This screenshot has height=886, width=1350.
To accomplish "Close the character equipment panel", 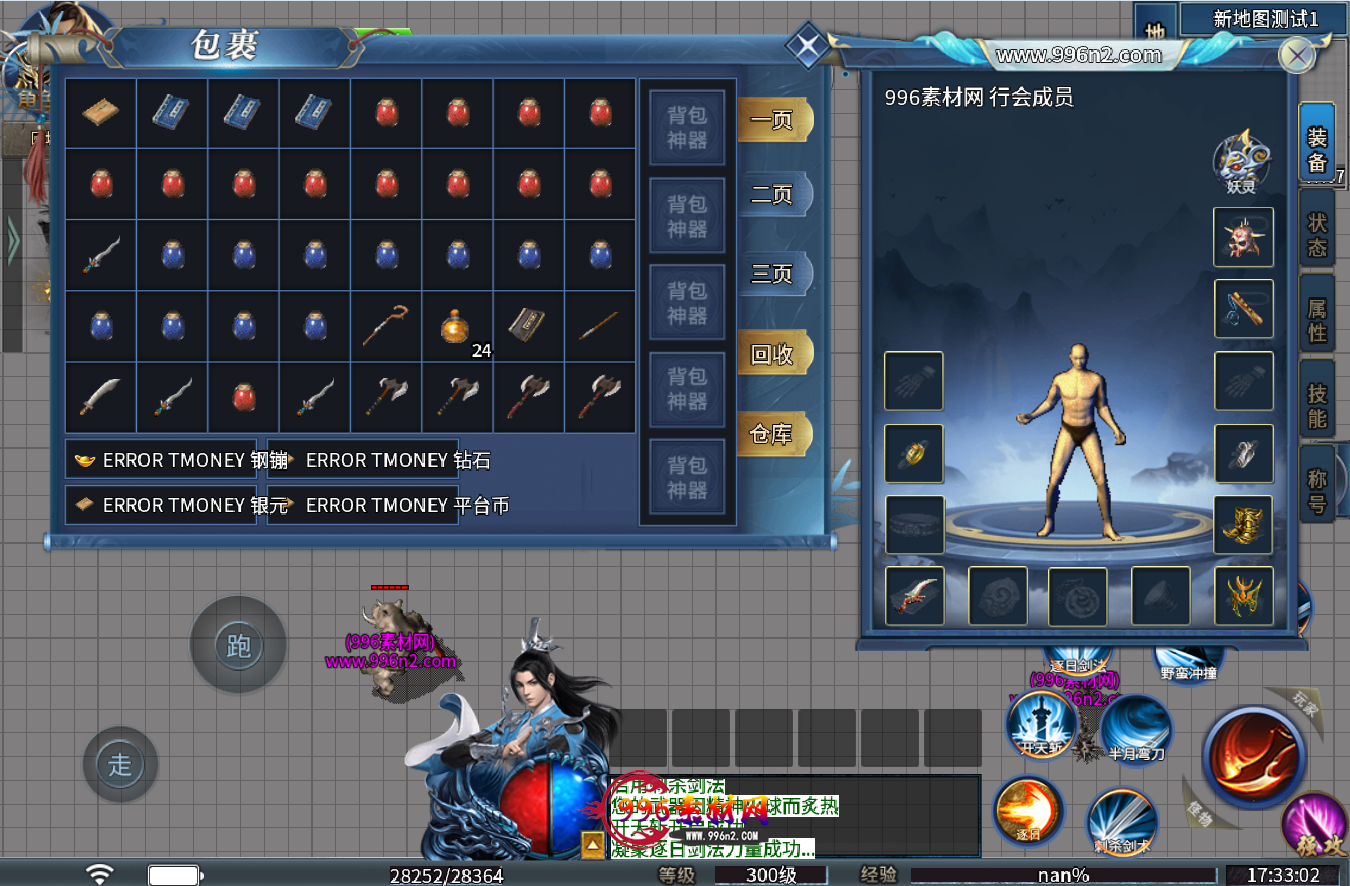I will point(1297,55).
